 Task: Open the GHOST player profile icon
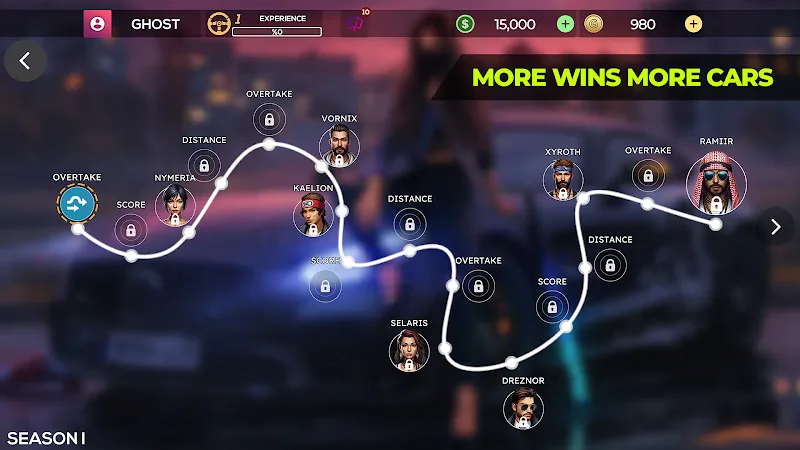(97, 24)
